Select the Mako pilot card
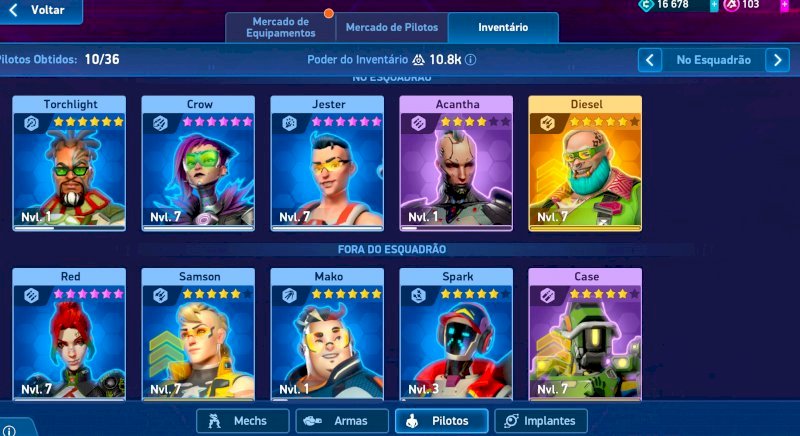The image size is (800, 436). coord(327,335)
